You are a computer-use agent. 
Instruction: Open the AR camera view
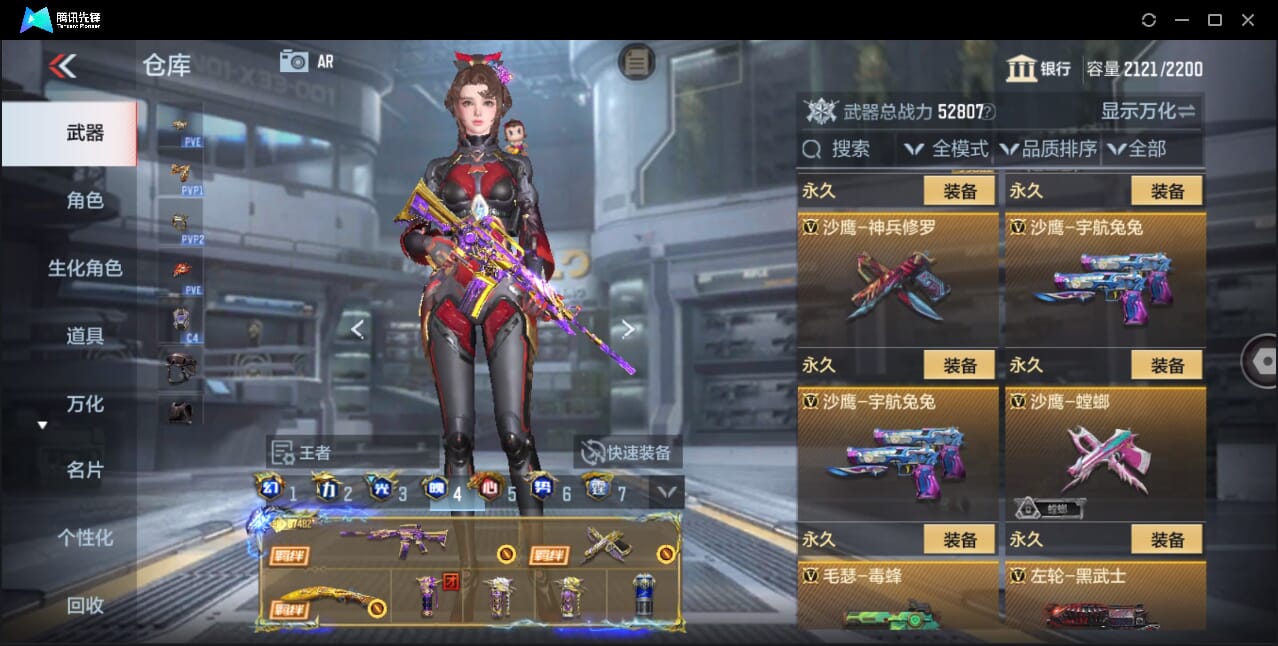click(307, 61)
